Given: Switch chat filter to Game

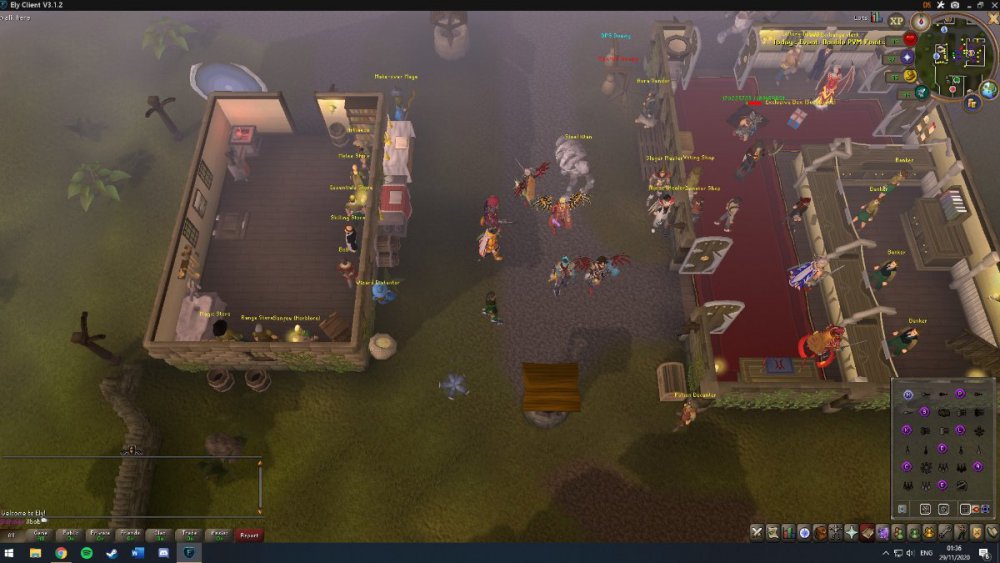Looking at the screenshot, I should point(40,535).
